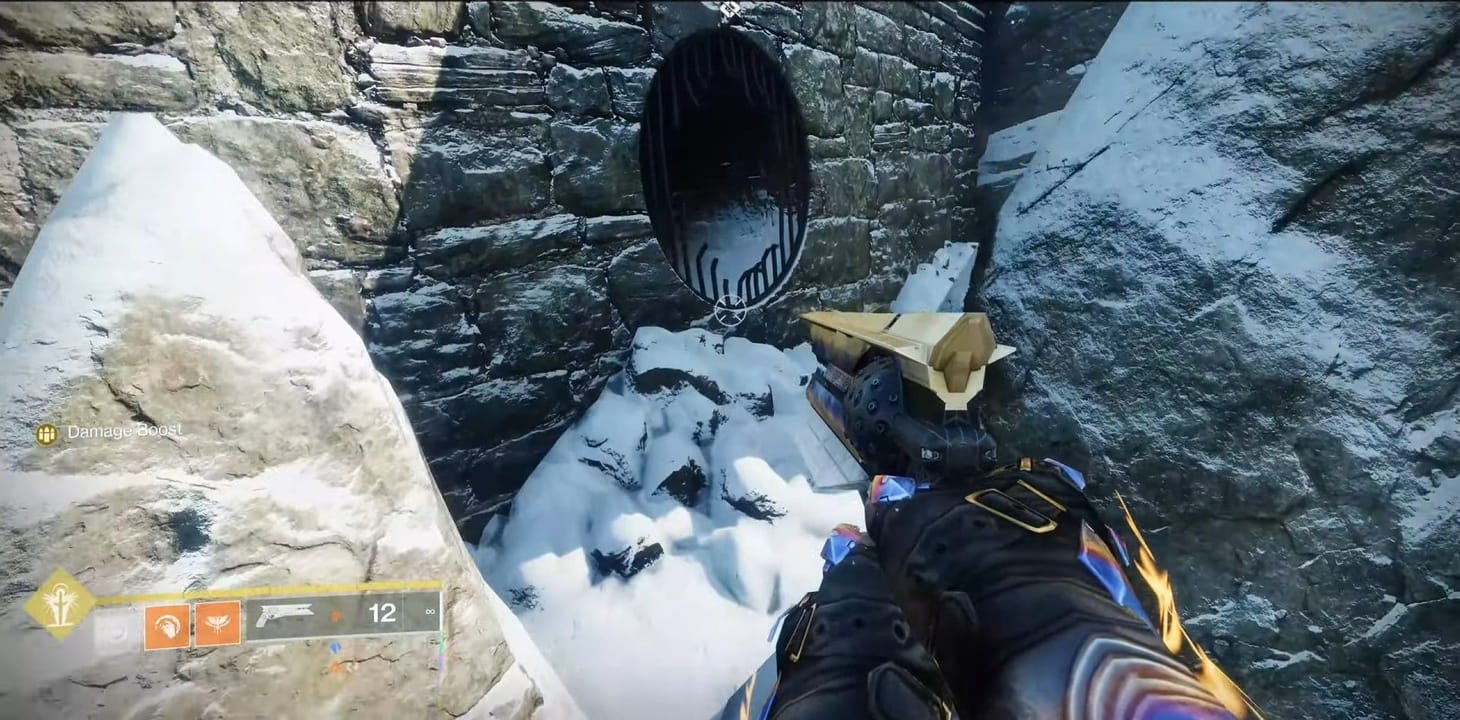
Task: Expand the weapon ammo bar panel
Action: [340, 612]
